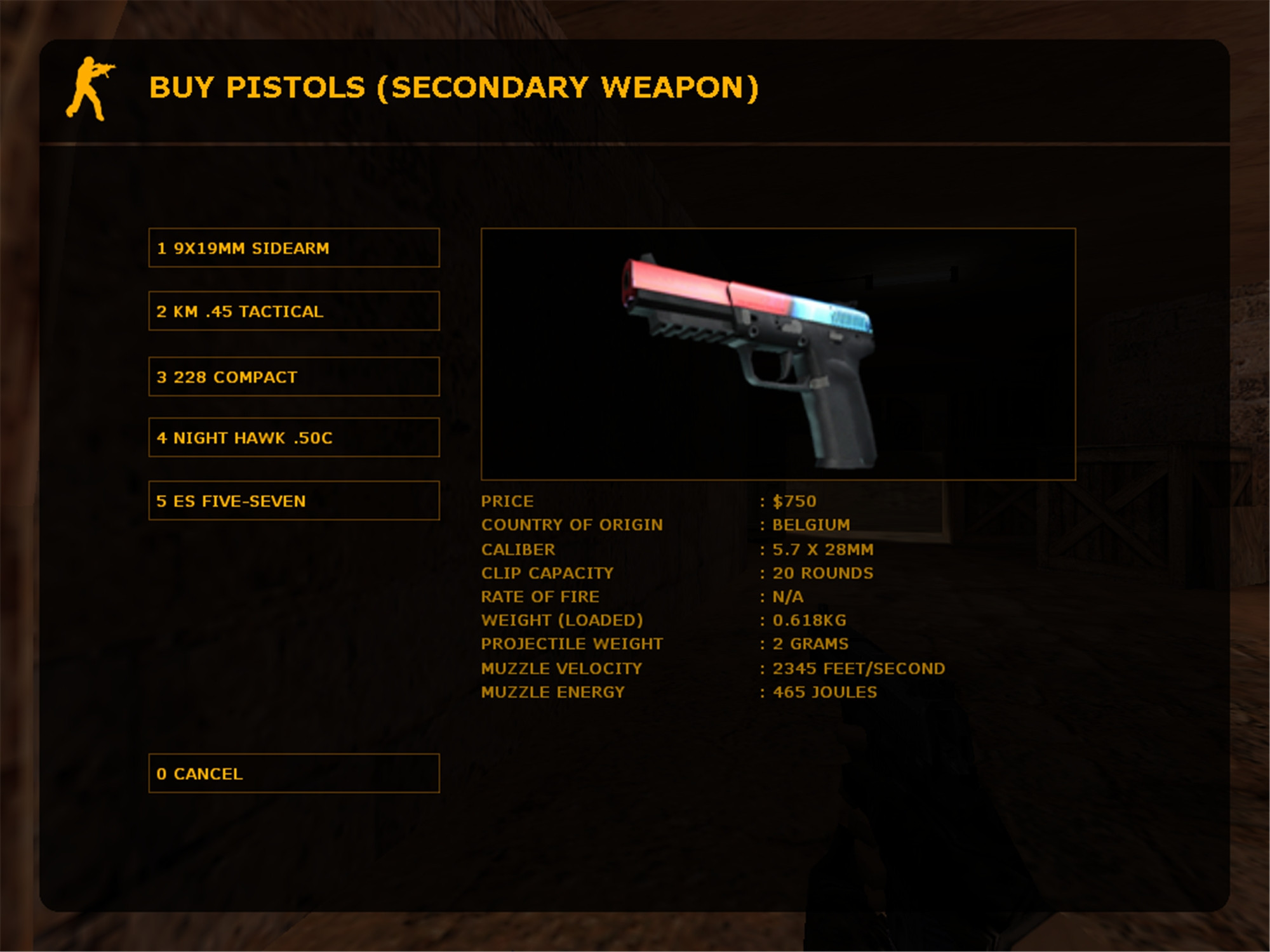The image size is (1270, 952).
Task: Click the PRICE label
Action: coord(507,501)
